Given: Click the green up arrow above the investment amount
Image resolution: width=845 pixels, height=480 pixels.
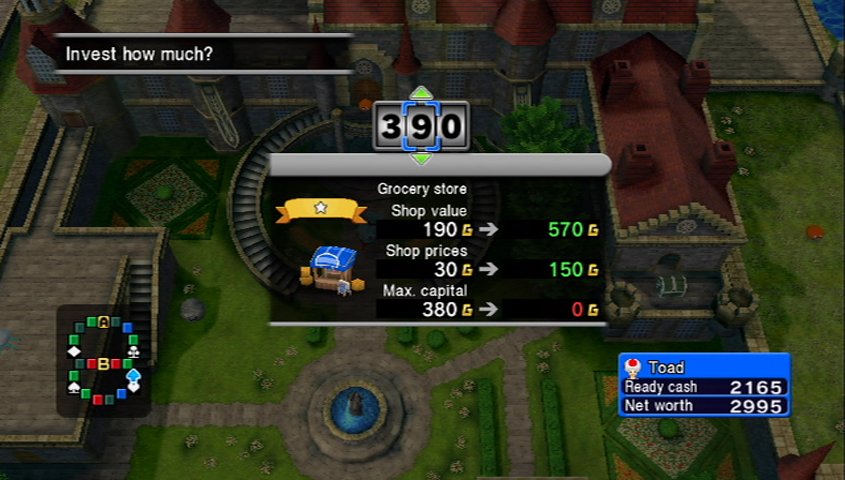Looking at the screenshot, I should click(x=421, y=94).
